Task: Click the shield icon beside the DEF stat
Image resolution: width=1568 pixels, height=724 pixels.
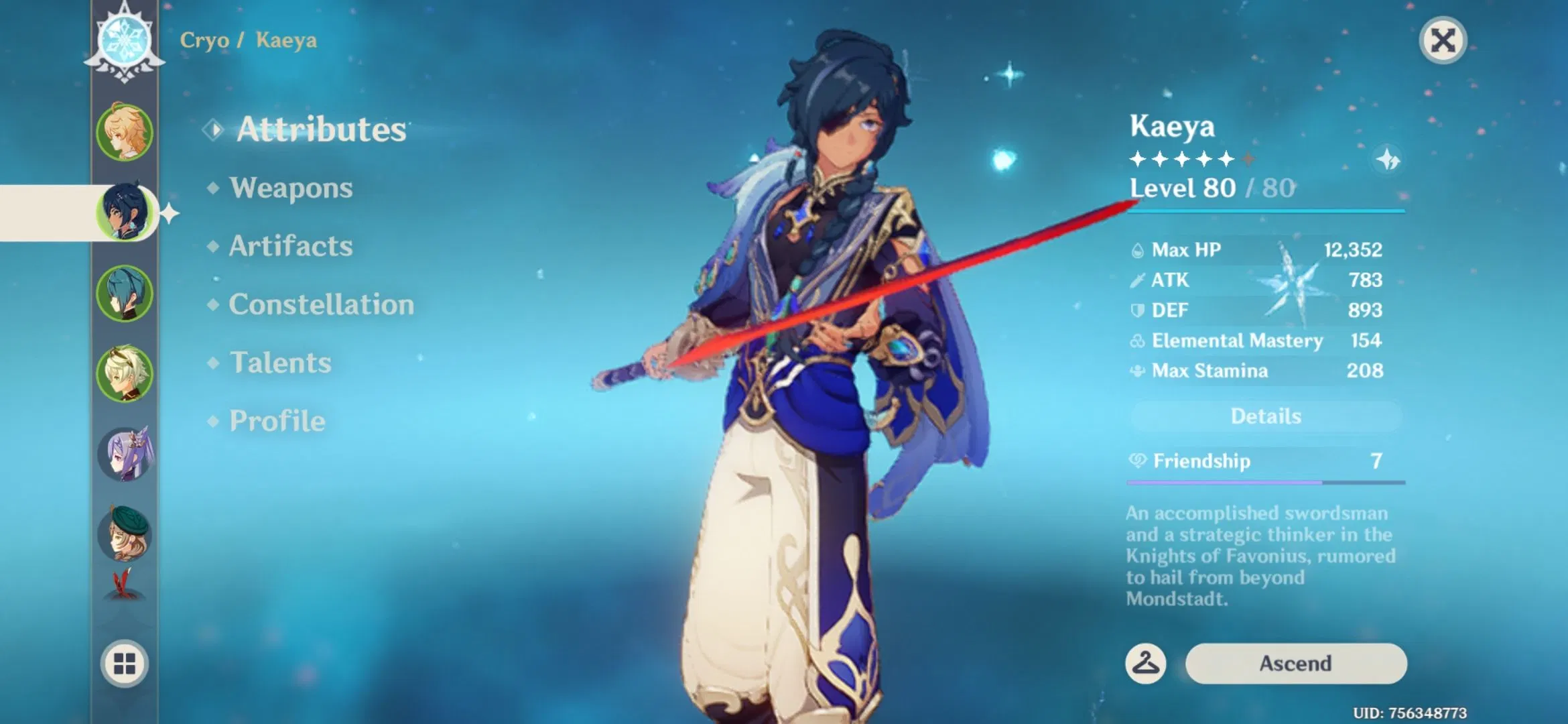Action: [1137, 310]
